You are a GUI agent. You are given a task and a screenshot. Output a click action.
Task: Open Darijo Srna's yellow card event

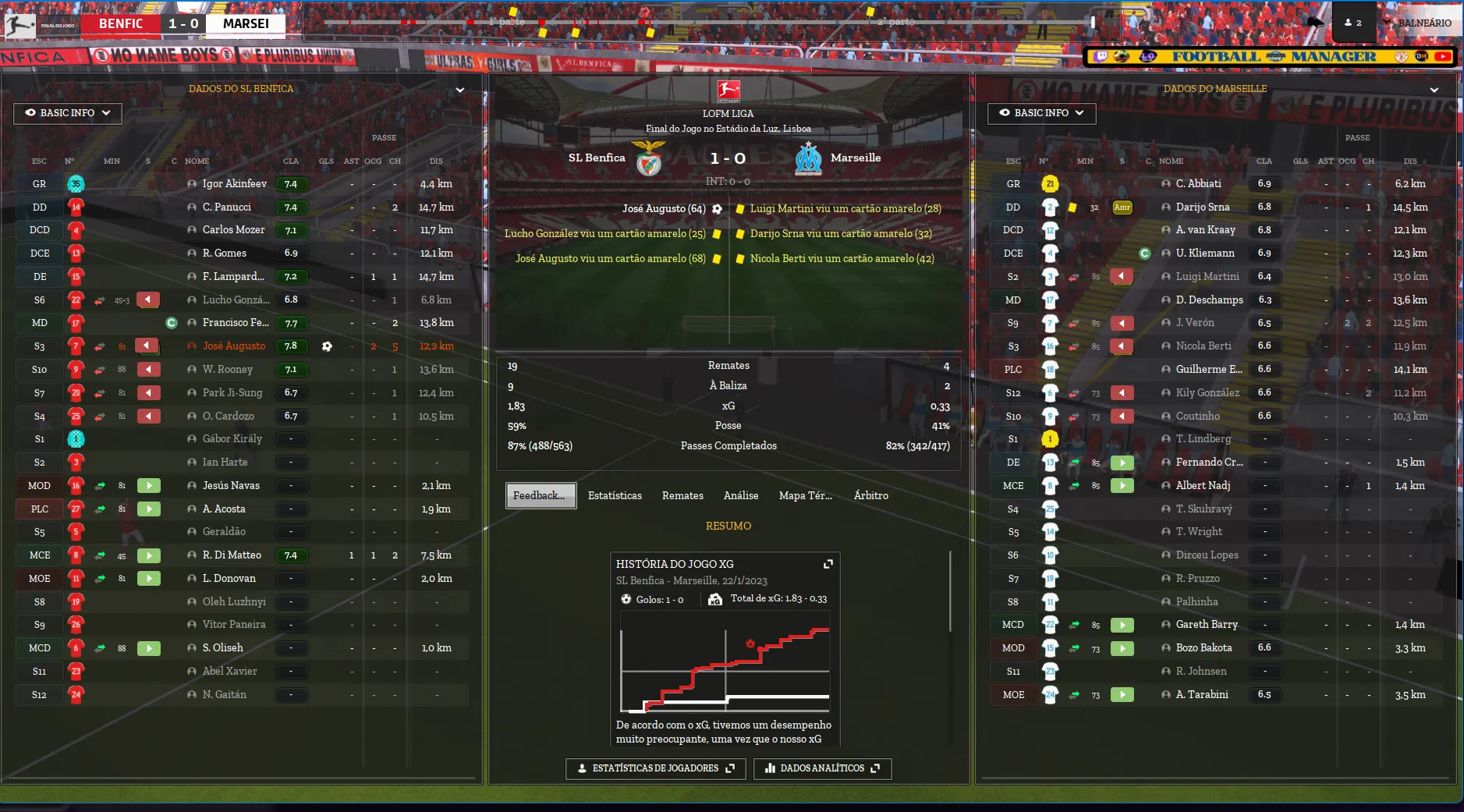[x=840, y=234]
